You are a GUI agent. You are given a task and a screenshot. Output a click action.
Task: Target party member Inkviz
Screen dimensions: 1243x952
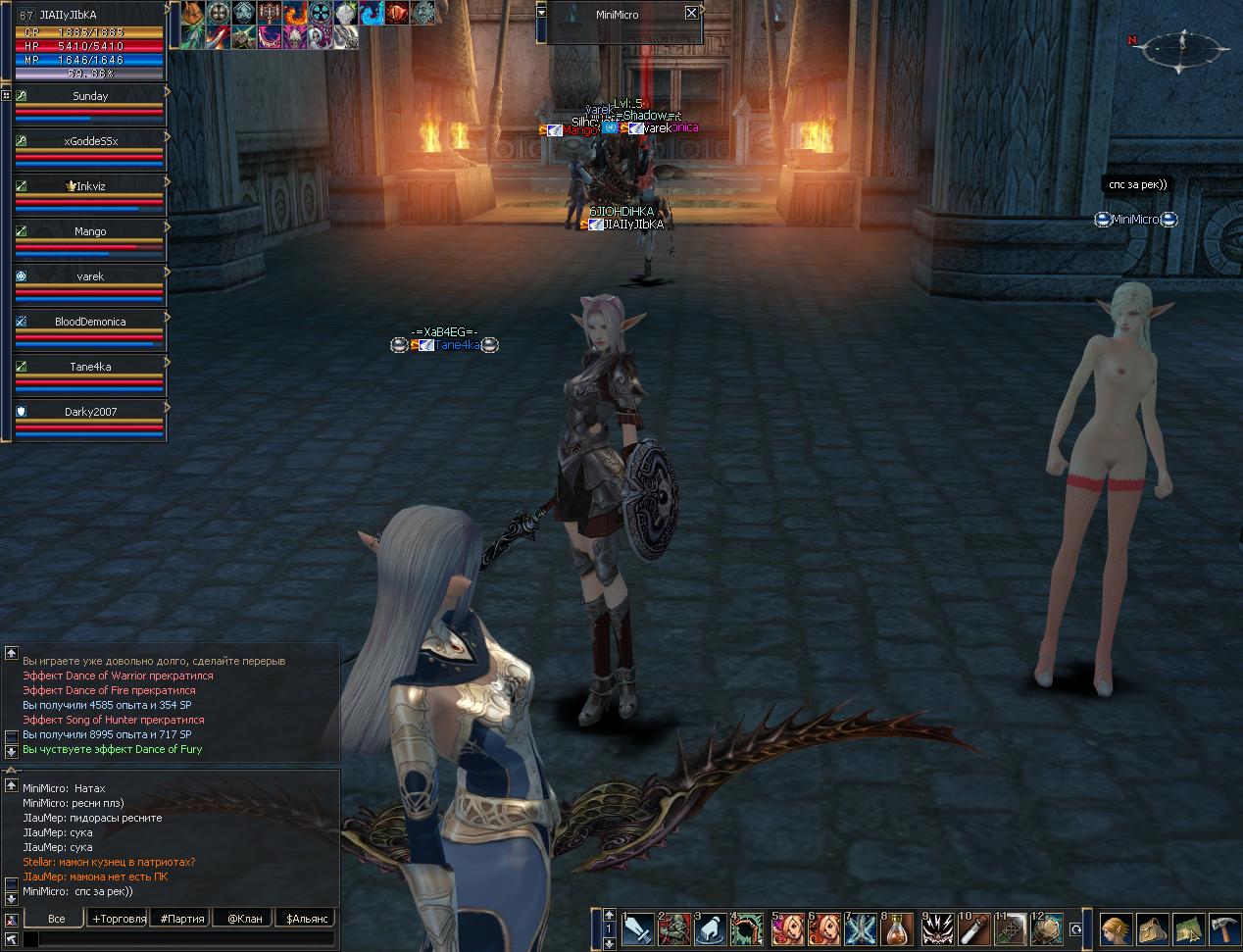pyautogui.click(x=90, y=186)
